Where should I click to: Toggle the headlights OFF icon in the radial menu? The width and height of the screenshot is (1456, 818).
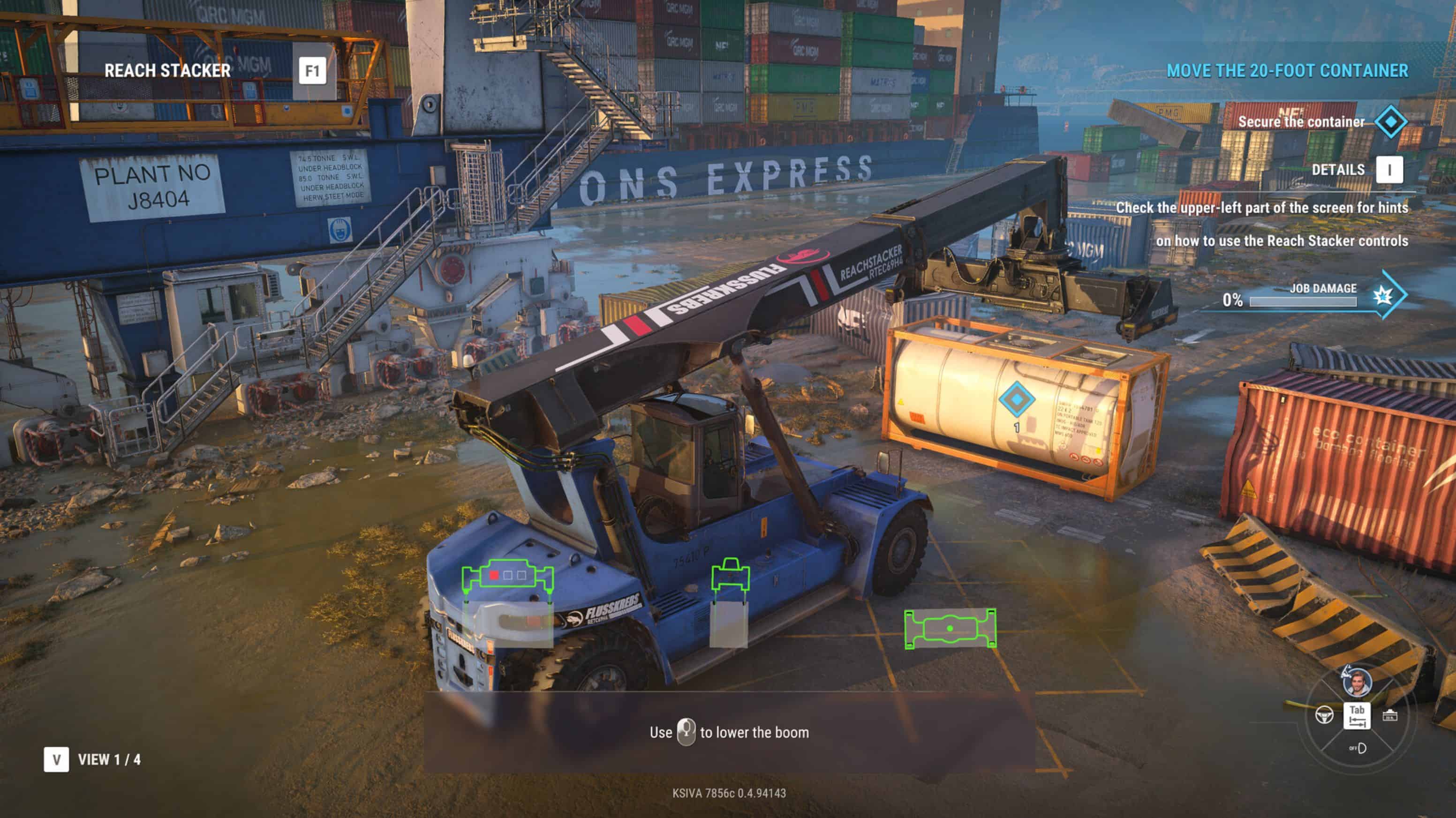(x=1359, y=749)
